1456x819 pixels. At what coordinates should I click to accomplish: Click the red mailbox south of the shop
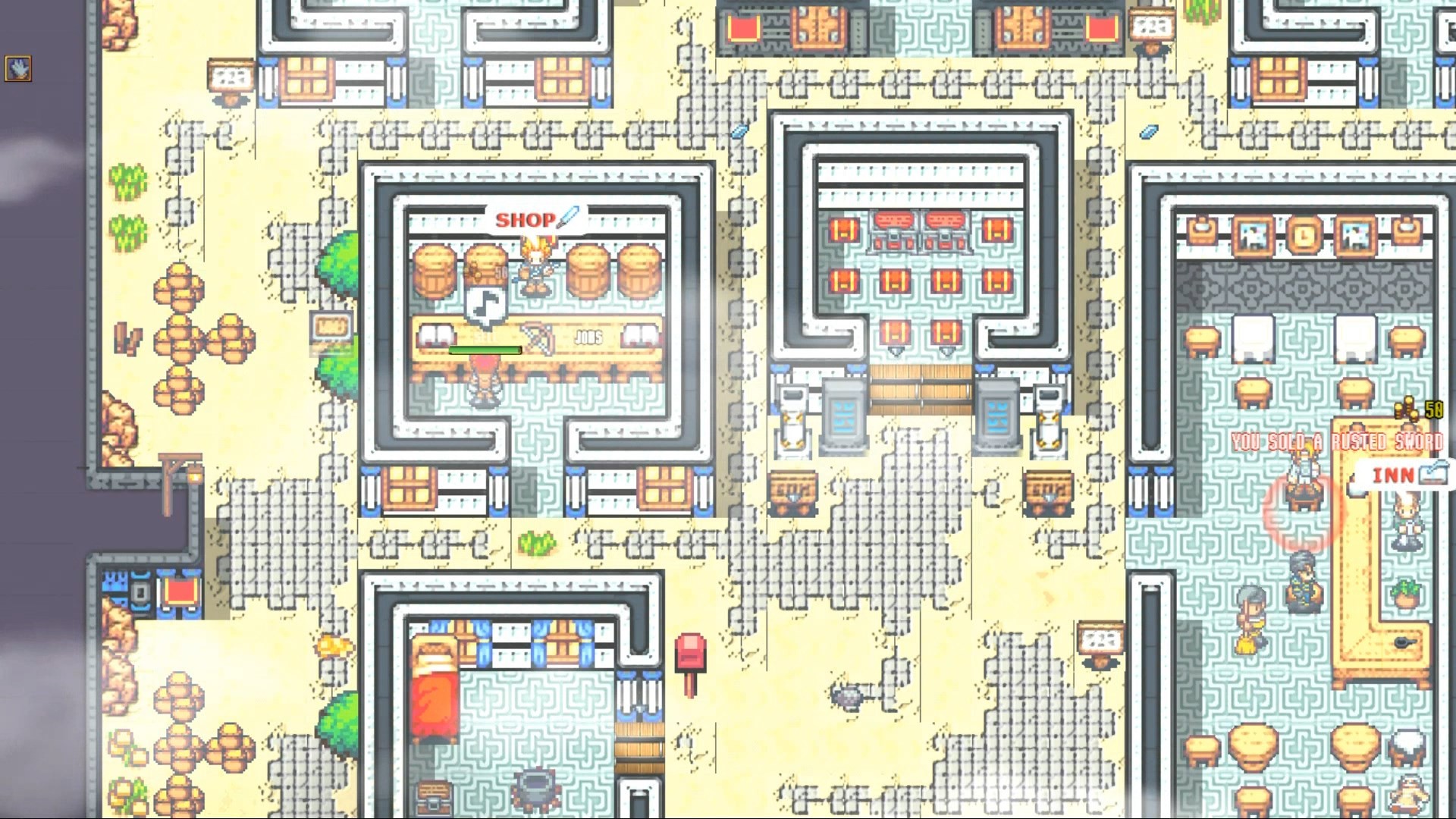pyautogui.click(x=690, y=651)
